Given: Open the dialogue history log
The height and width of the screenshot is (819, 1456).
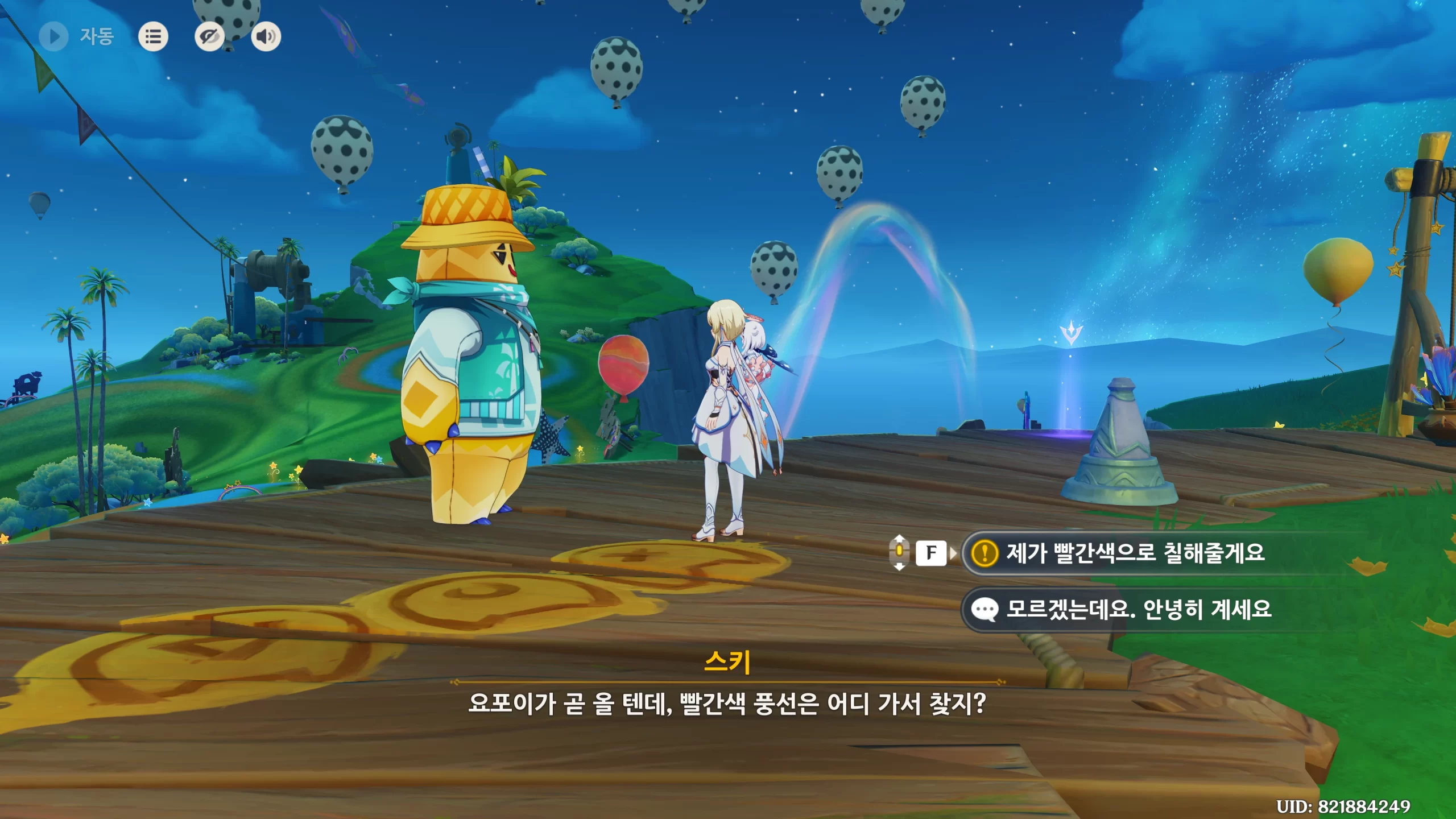Looking at the screenshot, I should (x=153, y=37).
